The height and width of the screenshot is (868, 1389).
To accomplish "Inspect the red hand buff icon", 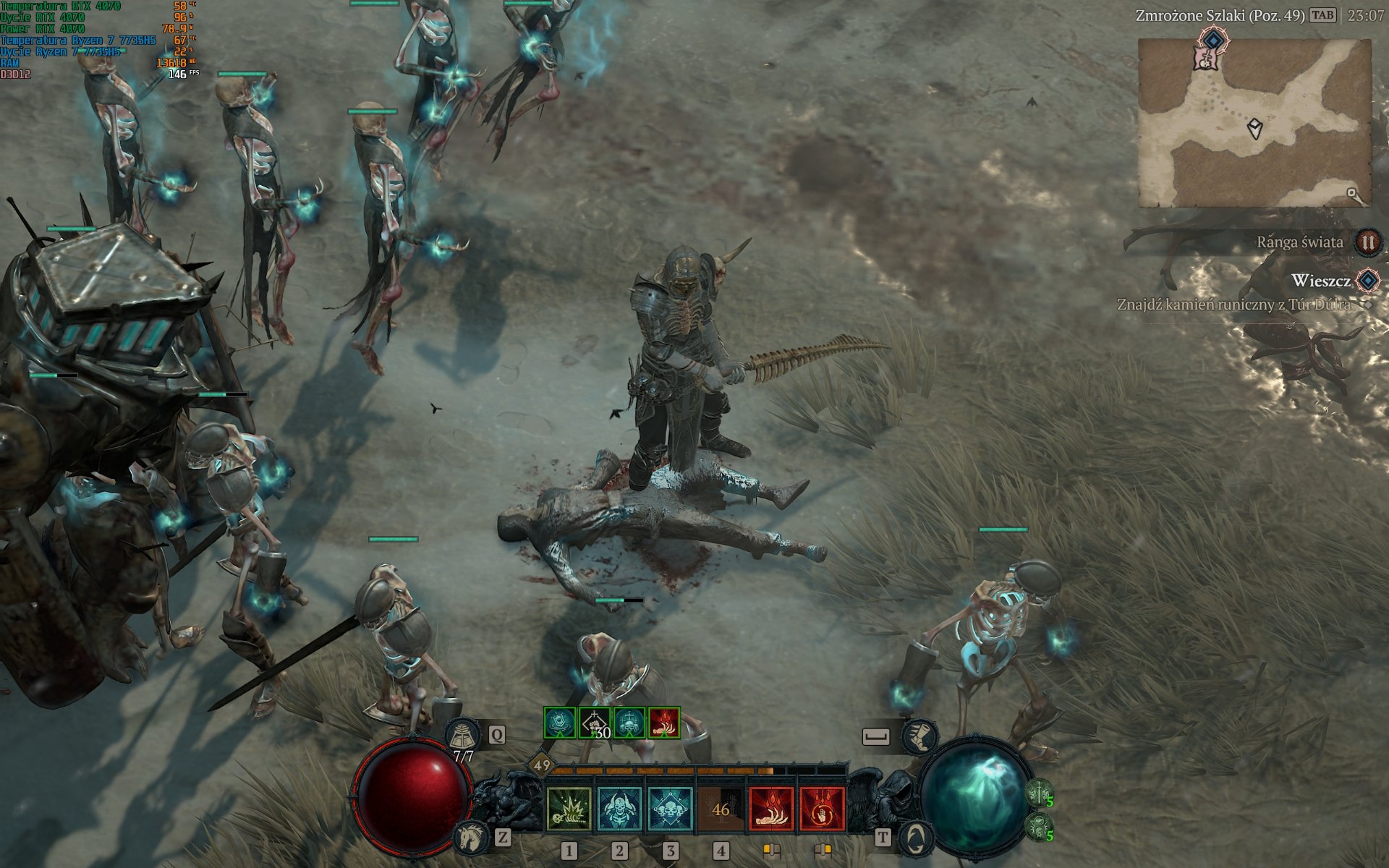I will [x=664, y=723].
